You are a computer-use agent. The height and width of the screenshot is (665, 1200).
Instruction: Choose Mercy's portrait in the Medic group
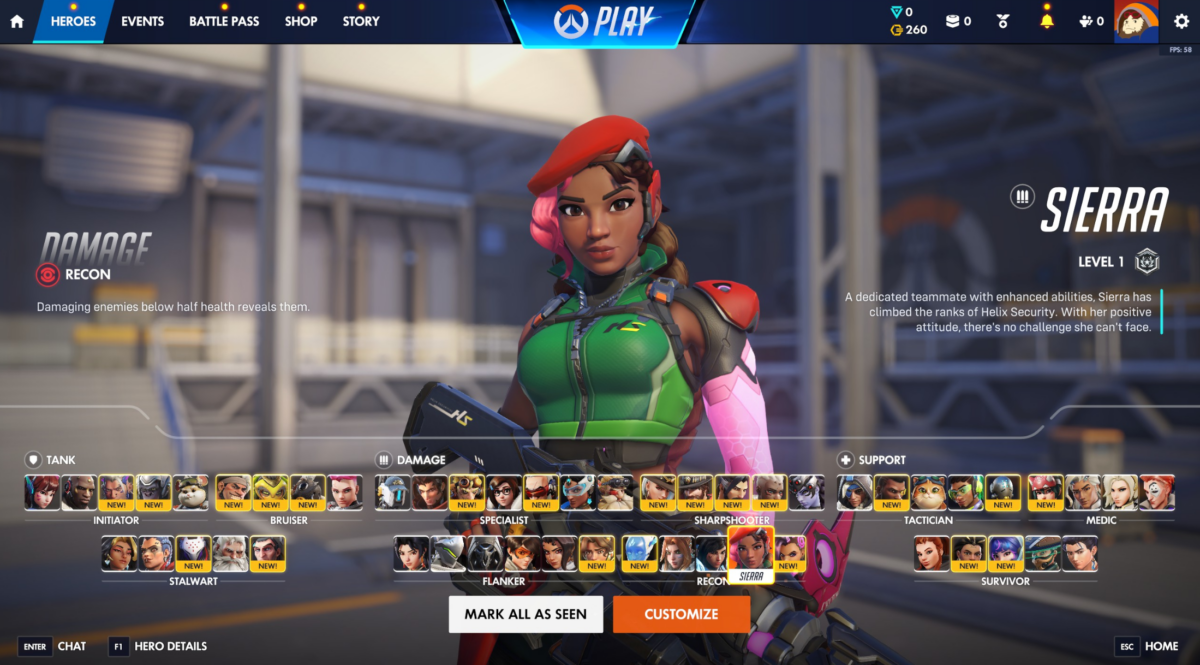pos(1121,492)
